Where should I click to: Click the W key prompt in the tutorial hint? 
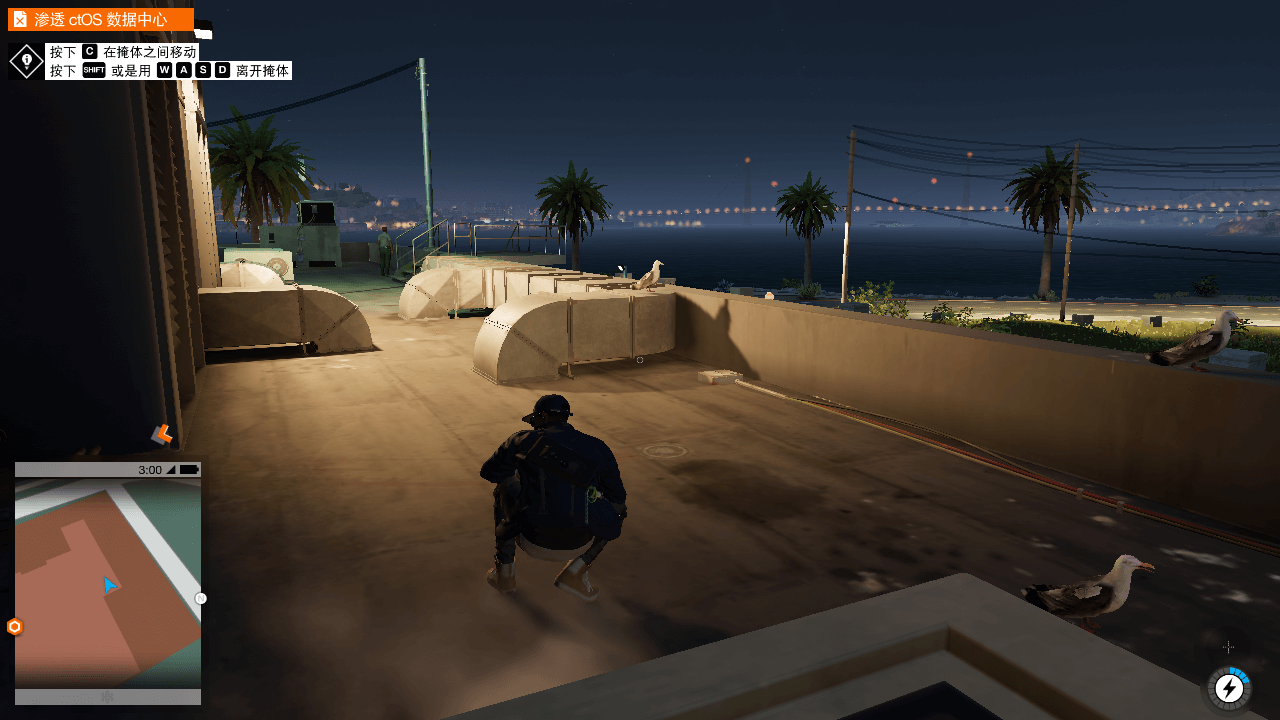click(x=166, y=70)
